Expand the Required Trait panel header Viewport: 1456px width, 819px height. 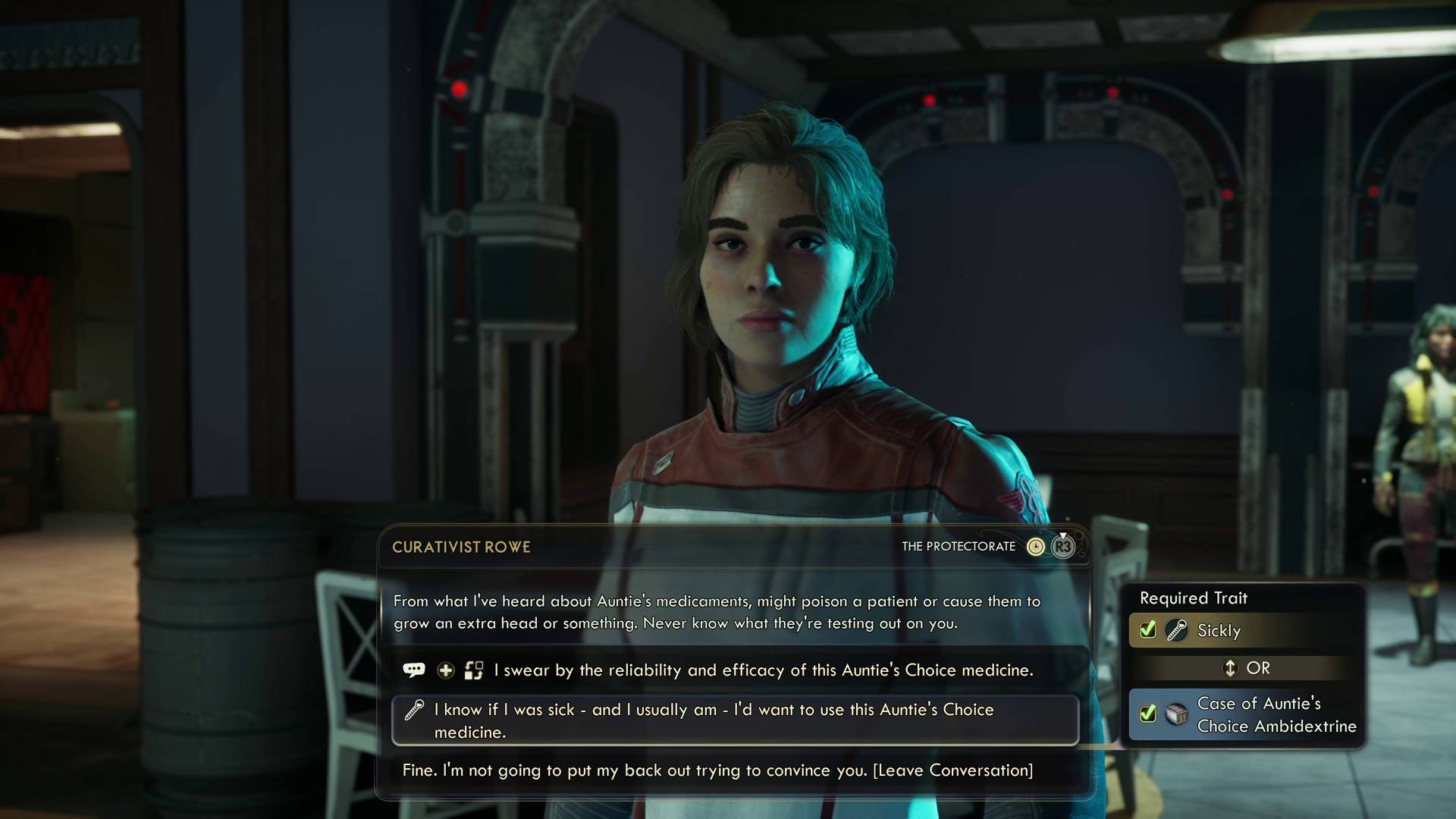pos(1194,598)
